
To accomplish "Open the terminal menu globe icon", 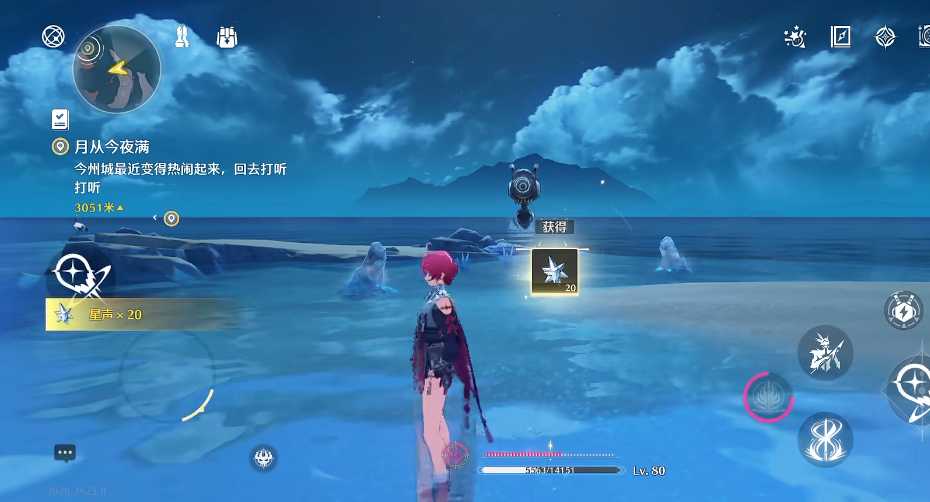I will pyautogui.click(x=53, y=37).
